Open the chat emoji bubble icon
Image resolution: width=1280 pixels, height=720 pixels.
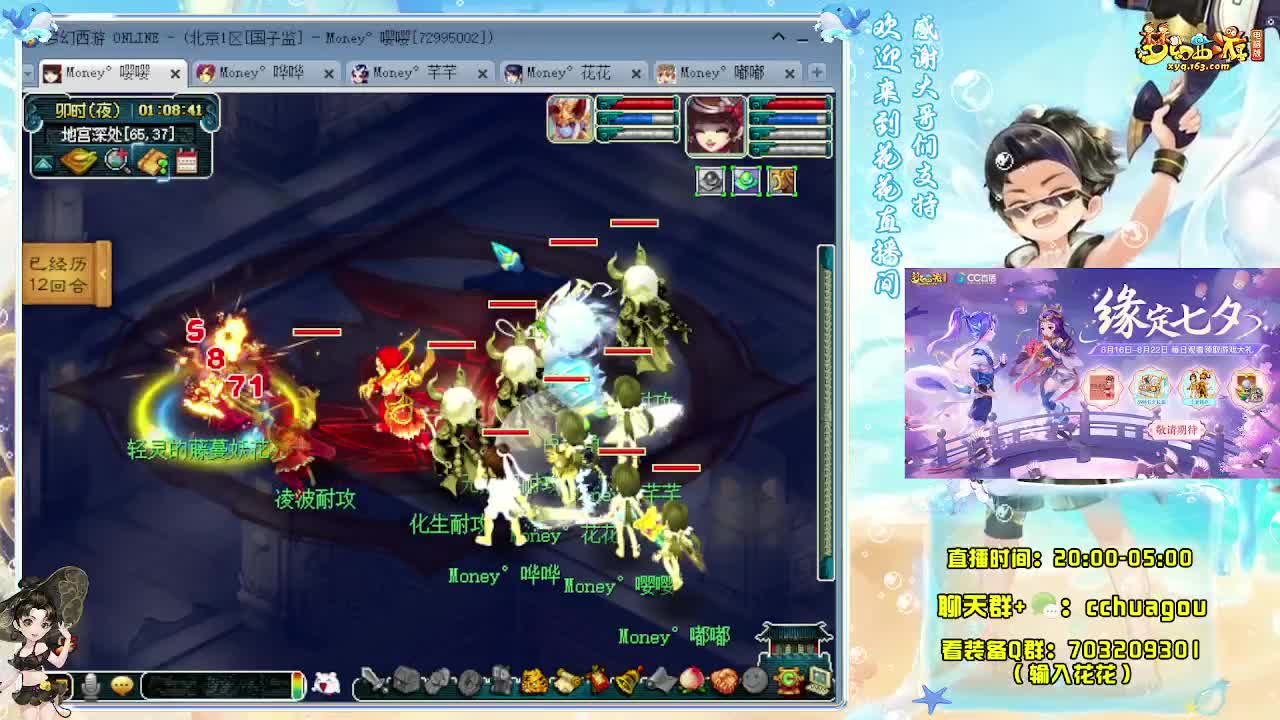(122, 683)
